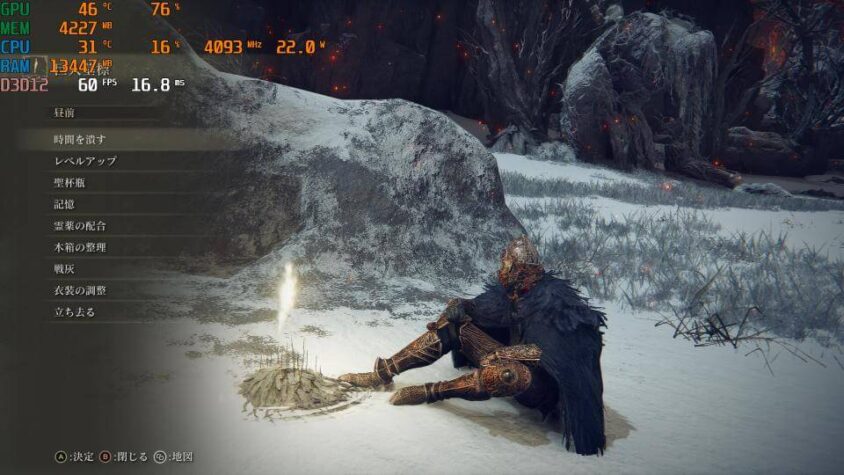Screen dimensions: 844x475
Task: Open the レベルアップ level up menu
Action: click(85, 160)
